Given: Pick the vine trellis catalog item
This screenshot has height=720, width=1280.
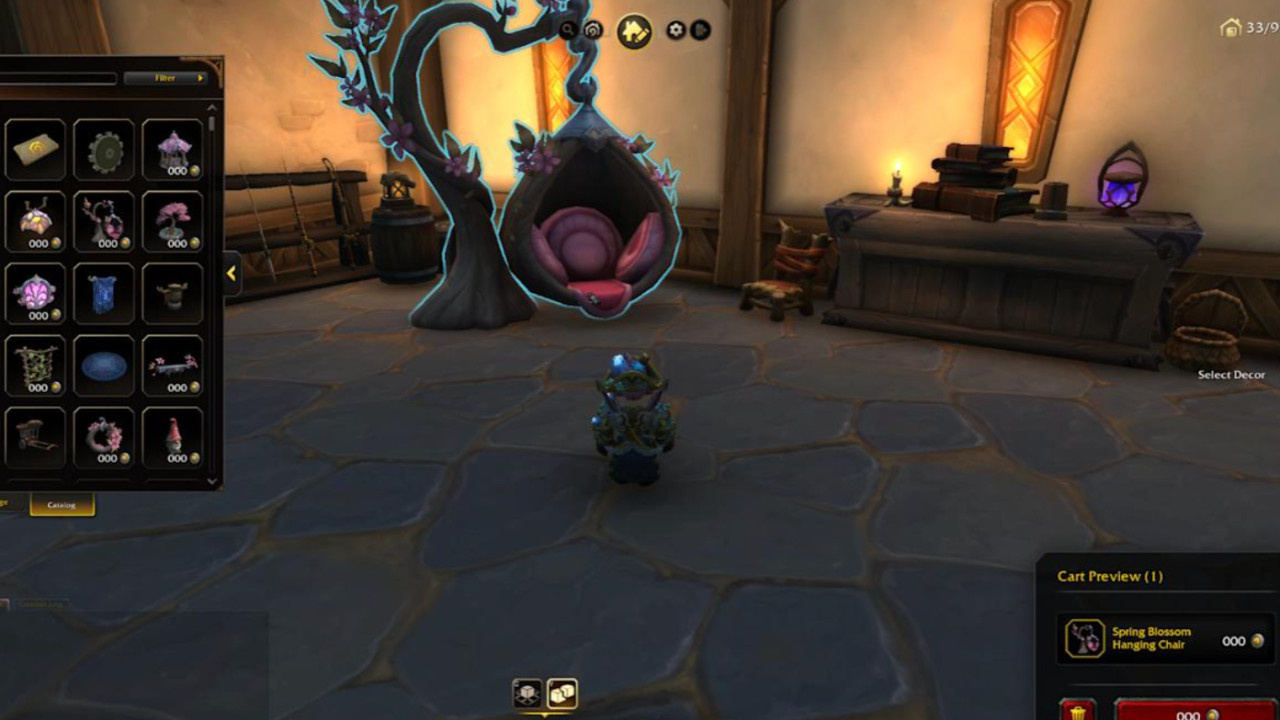Looking at the screenshot, I should (x=36, y=366).
